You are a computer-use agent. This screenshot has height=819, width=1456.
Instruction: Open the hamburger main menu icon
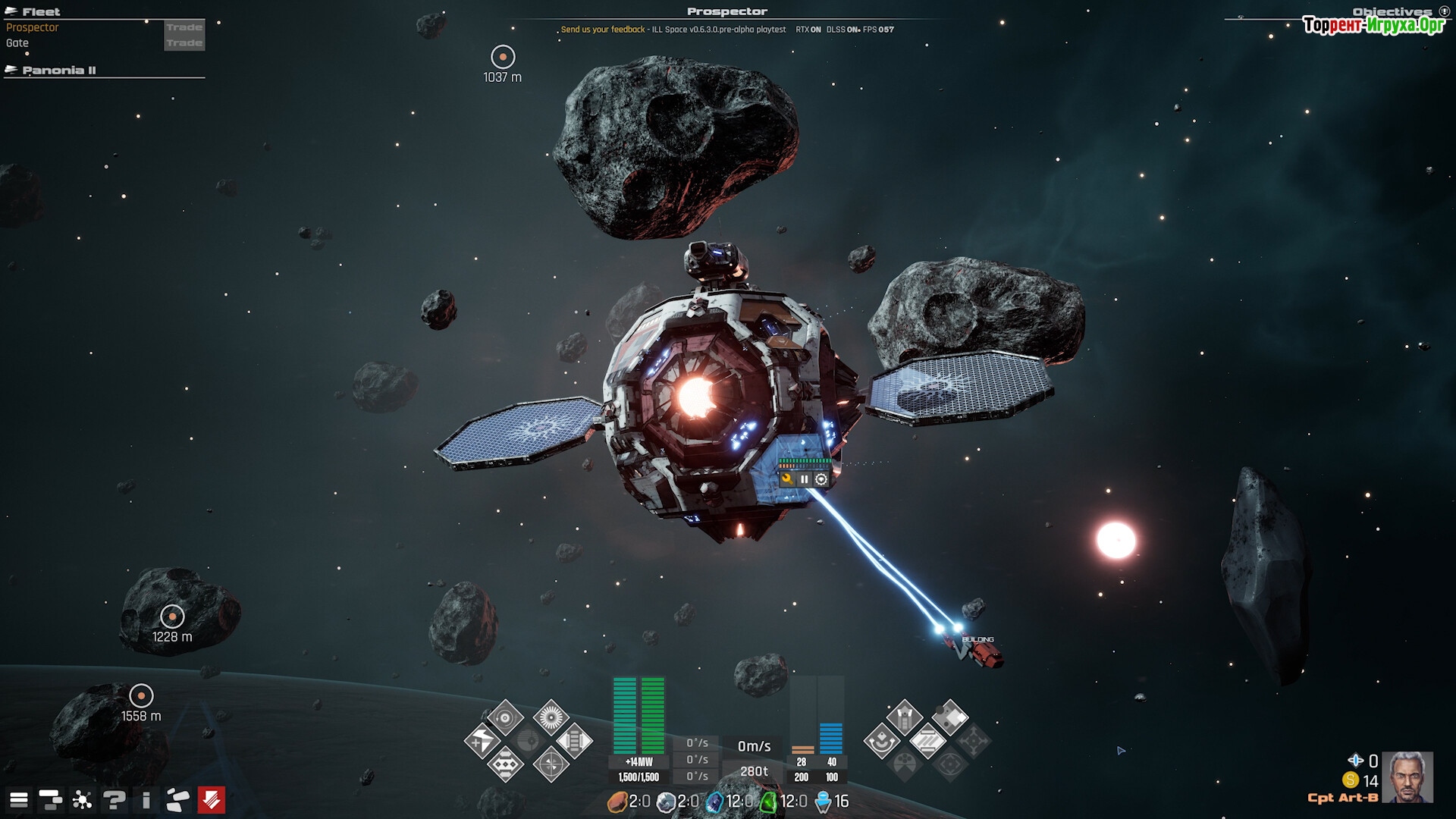[19, 800]
